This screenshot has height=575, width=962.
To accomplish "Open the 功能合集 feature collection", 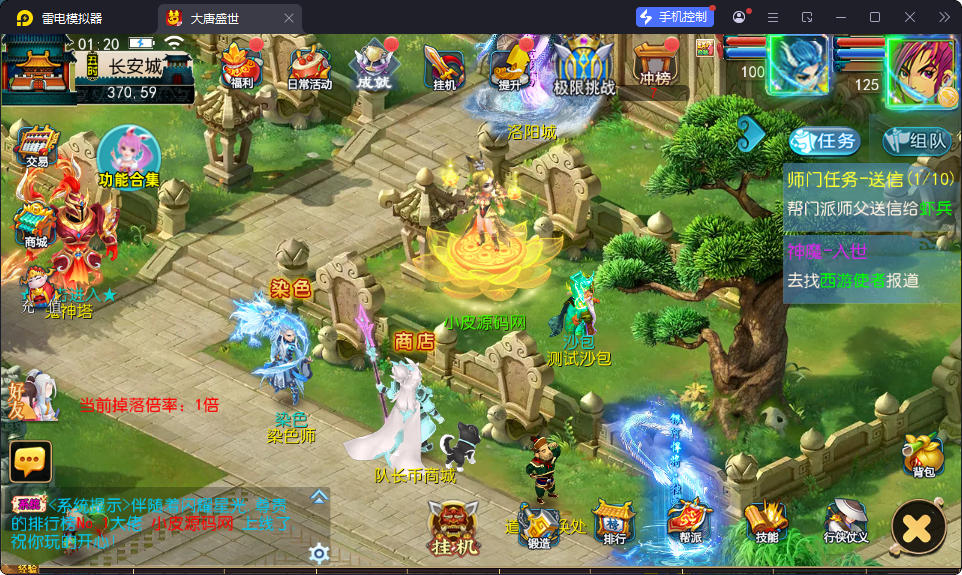I will pyautogui.click(x=129, y=158).
